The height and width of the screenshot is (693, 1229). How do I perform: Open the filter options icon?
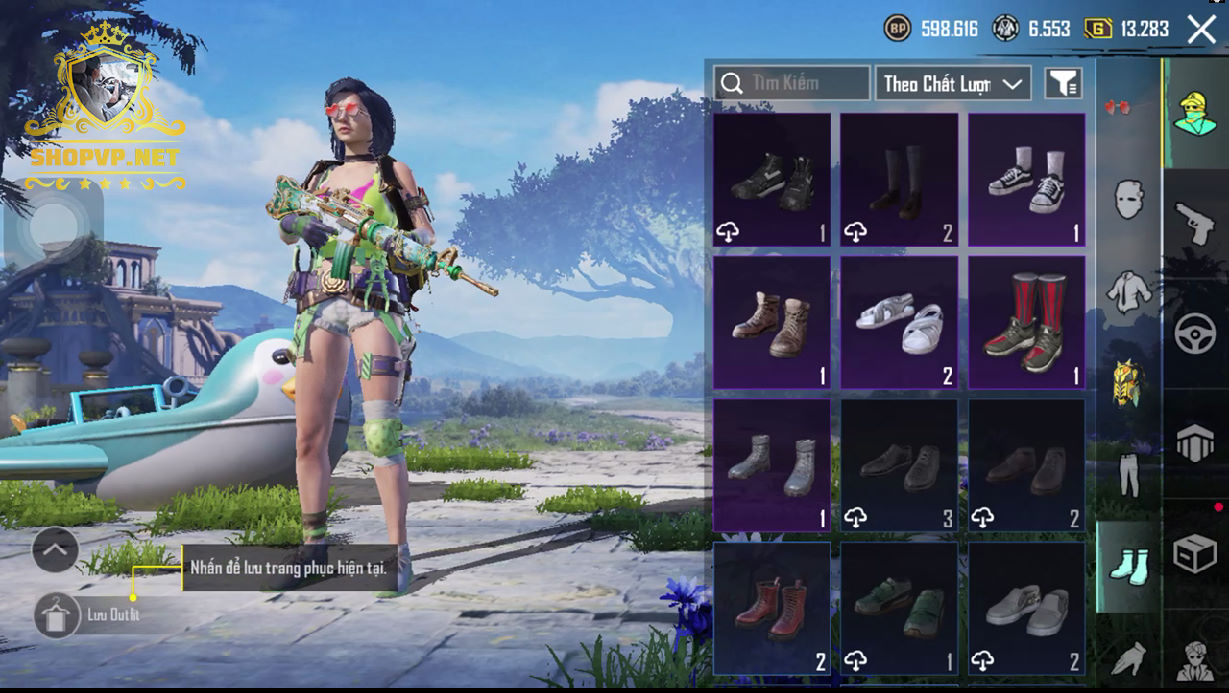(1064, 84)
